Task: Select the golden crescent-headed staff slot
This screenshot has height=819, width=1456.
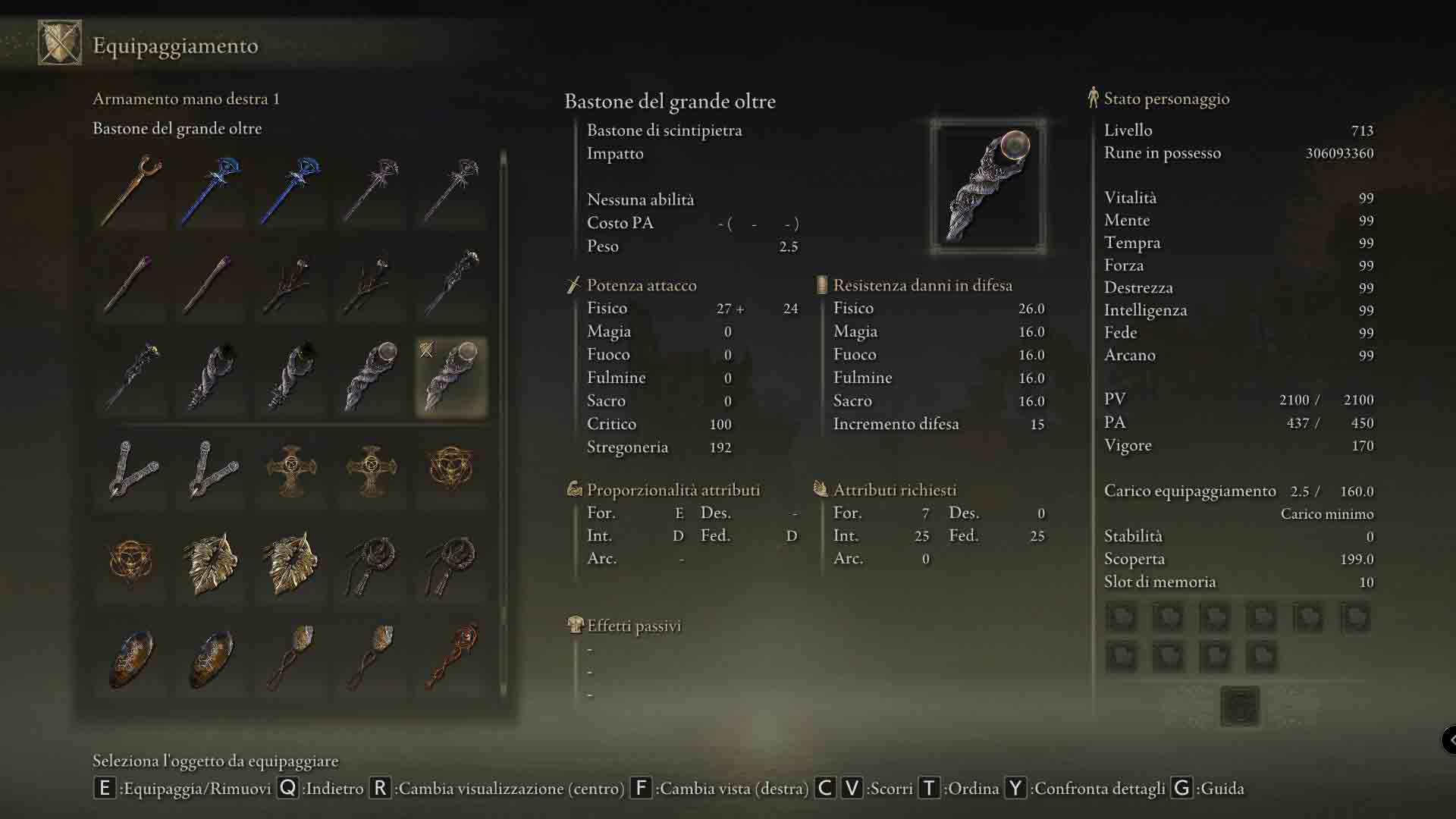Action: tap(131, 191)
